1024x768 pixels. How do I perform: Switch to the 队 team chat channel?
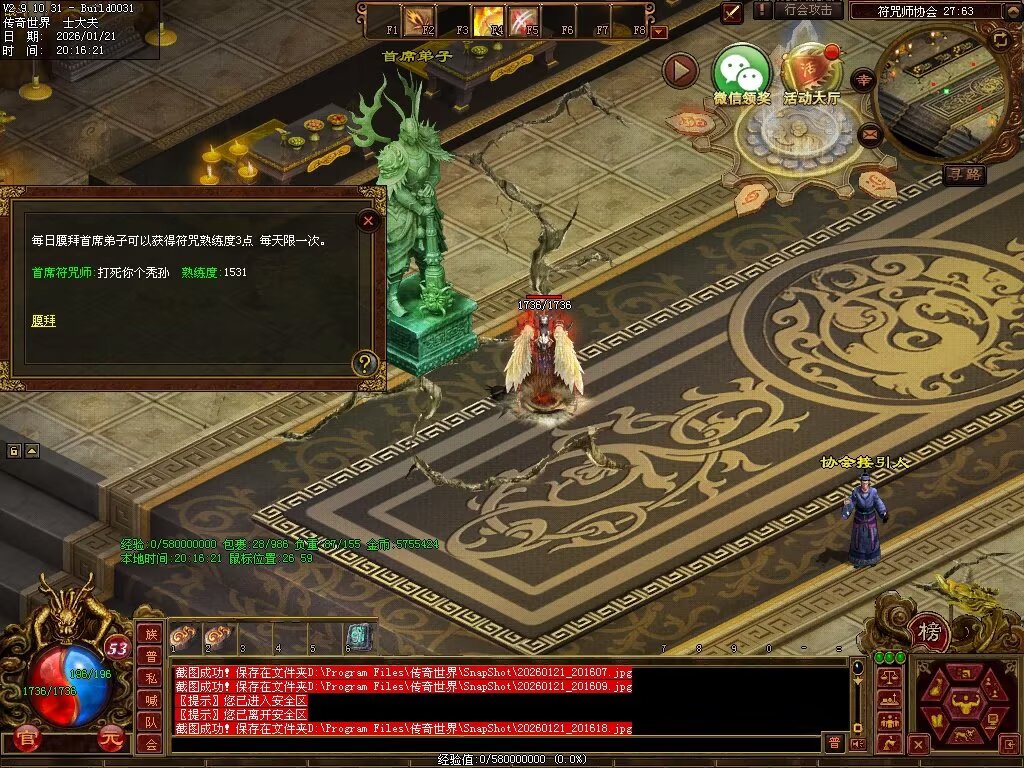pyautogui.click(x=150, y=722)
